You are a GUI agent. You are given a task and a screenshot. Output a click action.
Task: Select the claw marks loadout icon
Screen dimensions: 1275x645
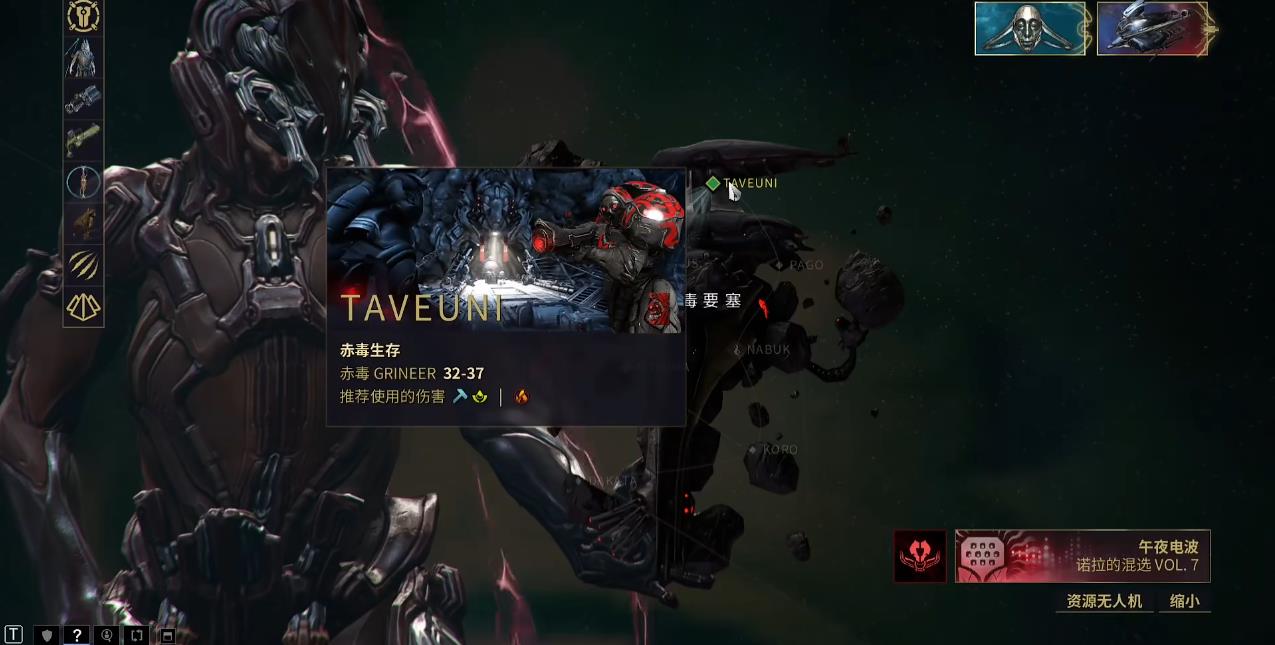(84, 265)
